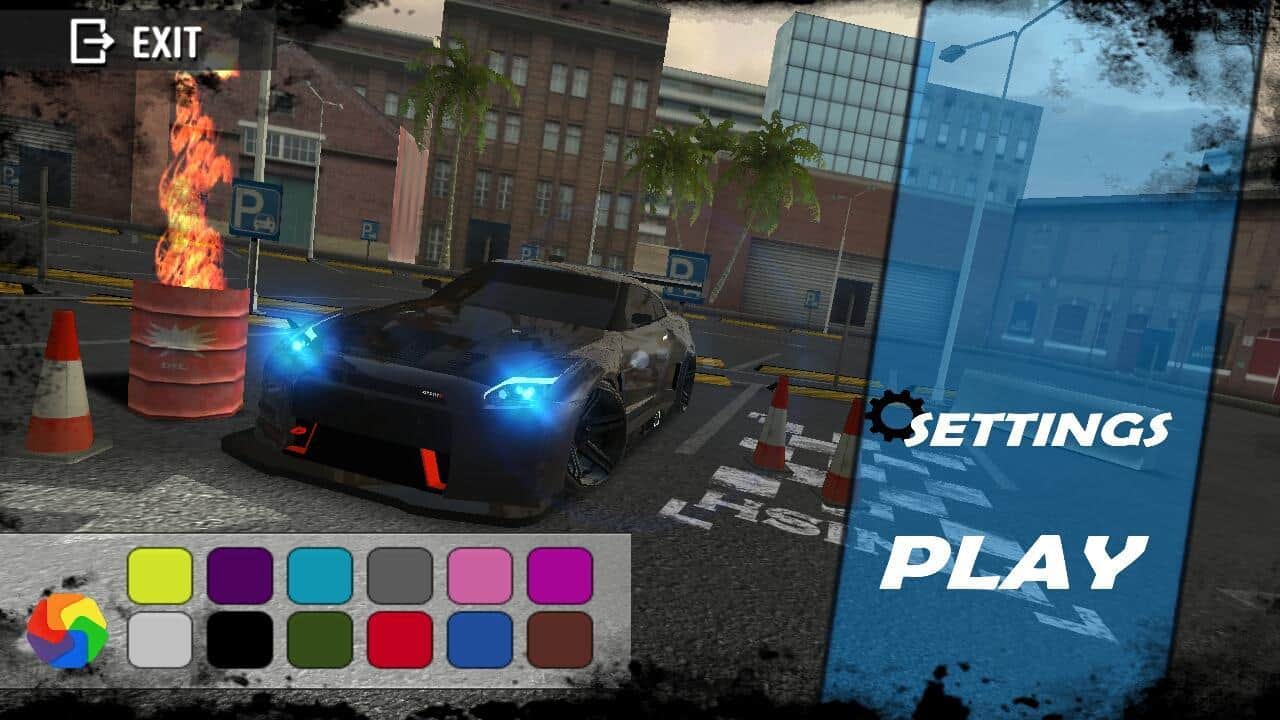Select the EXIT label to quit

point(165,42)
